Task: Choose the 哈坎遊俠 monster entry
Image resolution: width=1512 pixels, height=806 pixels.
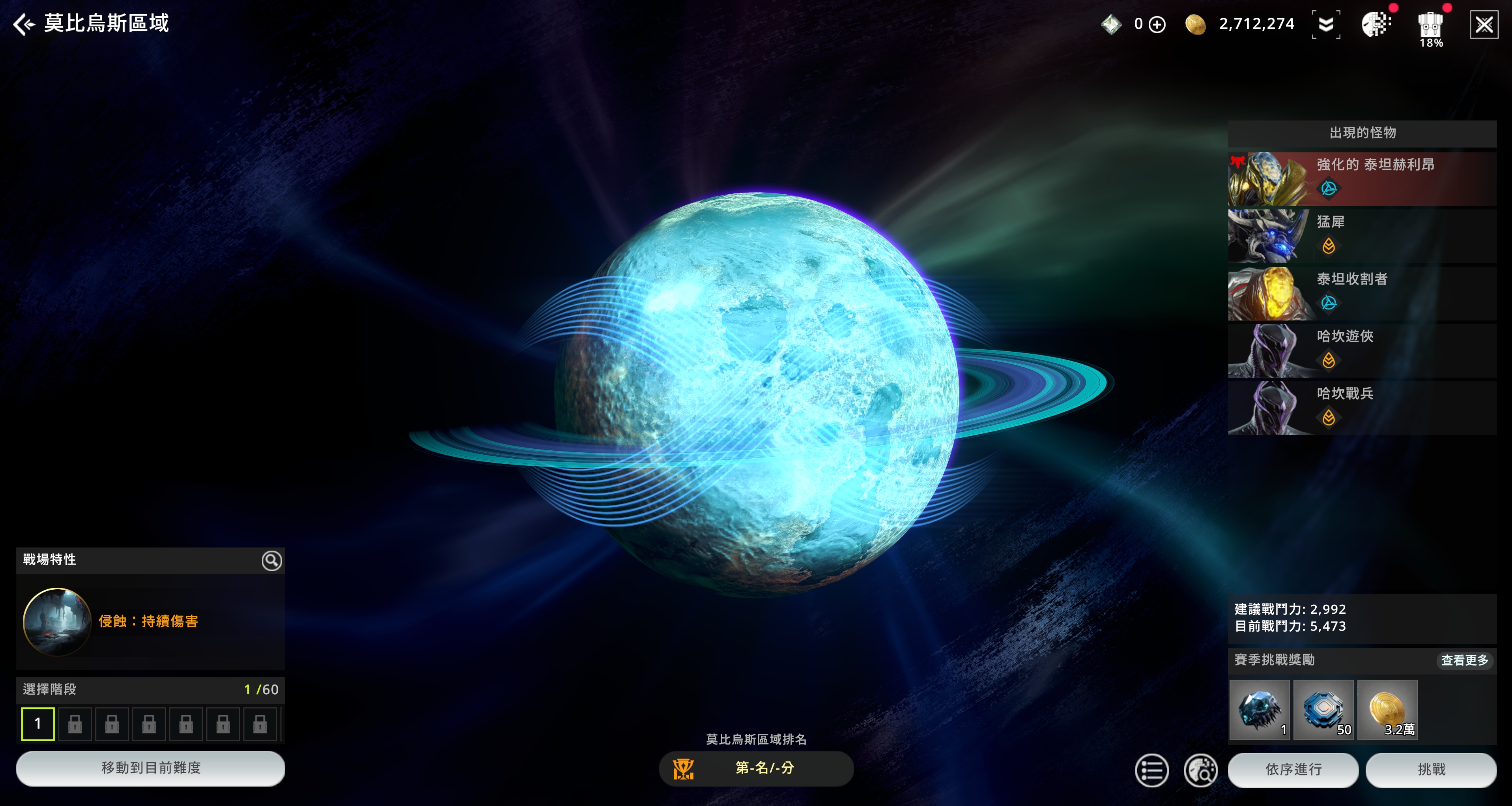Action: click(1362, 350)
